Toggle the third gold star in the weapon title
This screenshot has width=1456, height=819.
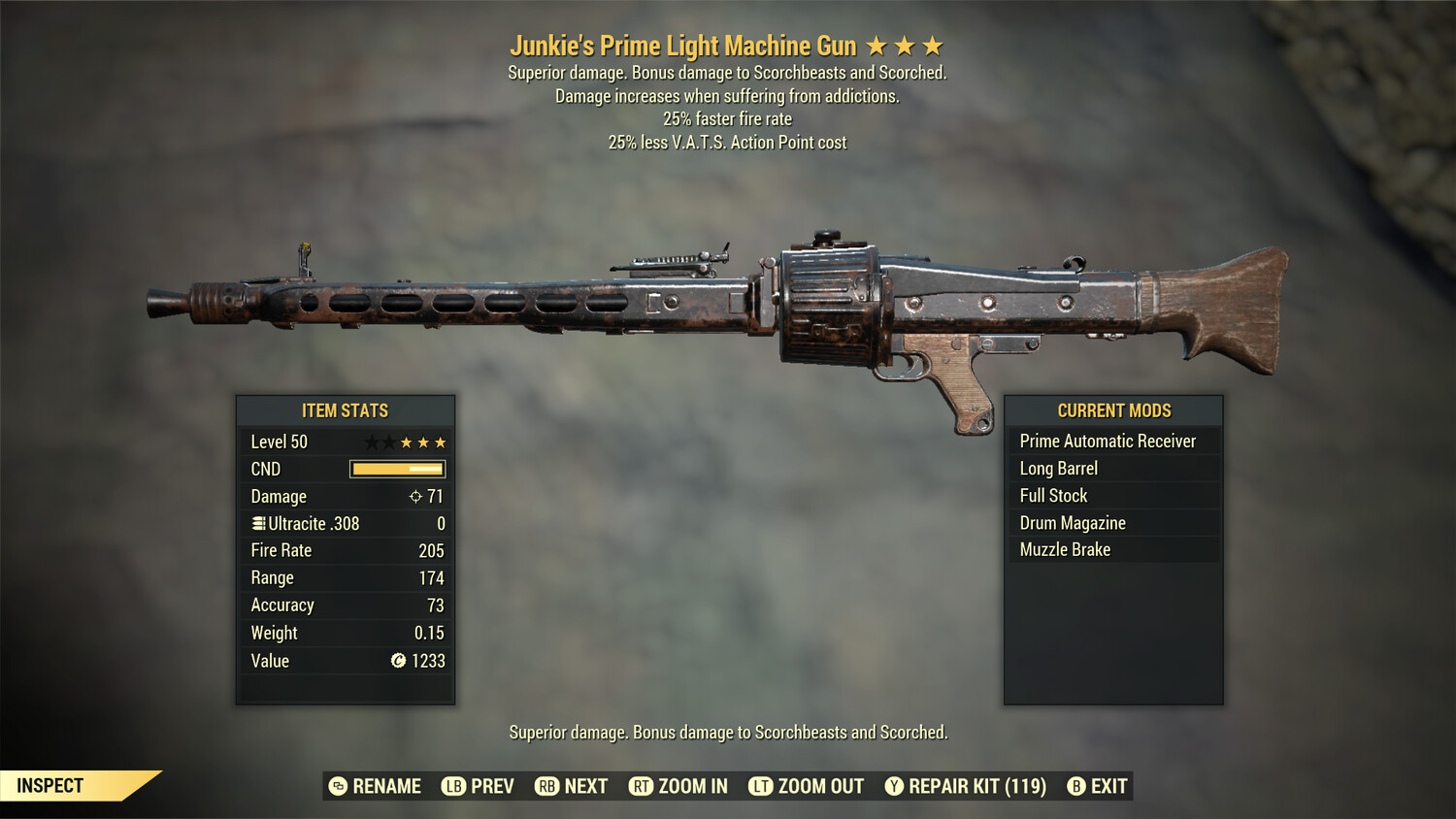point(931,45)
